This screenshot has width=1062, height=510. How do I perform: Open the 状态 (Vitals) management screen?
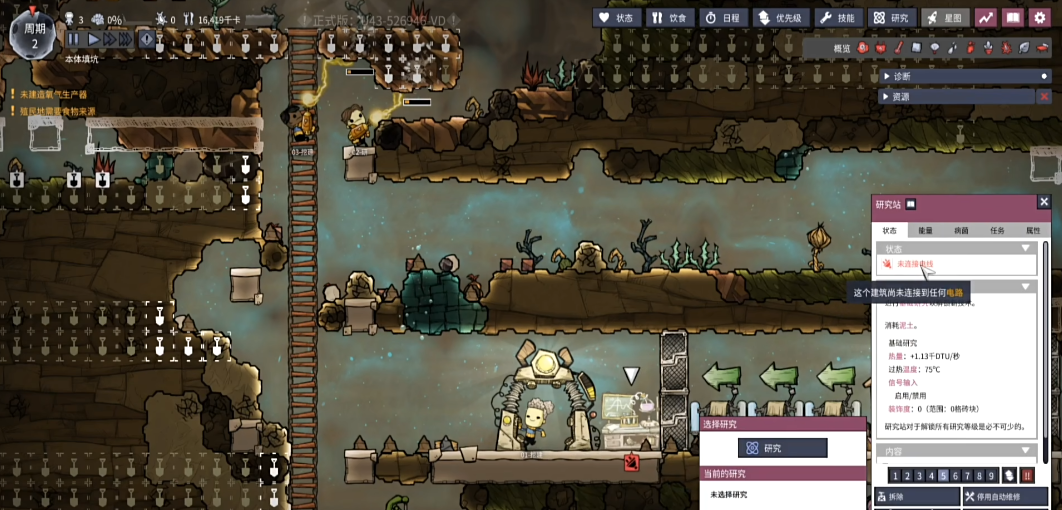tap(616, 17)
